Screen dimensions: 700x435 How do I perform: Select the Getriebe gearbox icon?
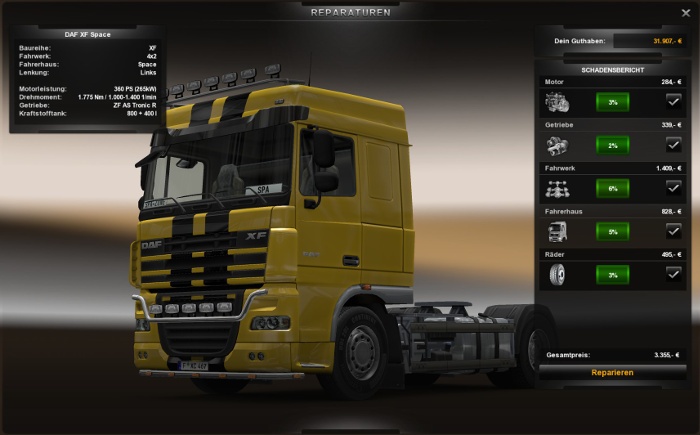[557, 144]
